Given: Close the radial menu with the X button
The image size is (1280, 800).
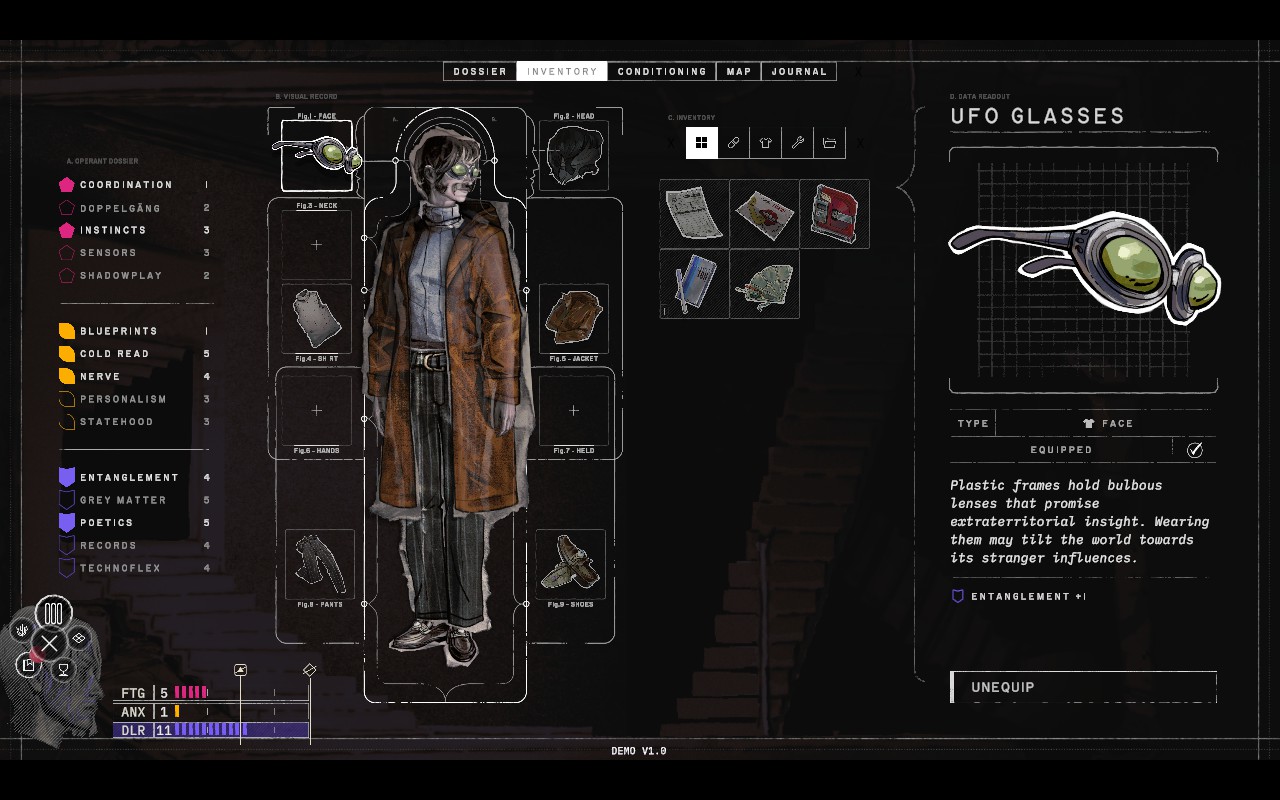Looking at the screenshot, I should pos(49,643).
